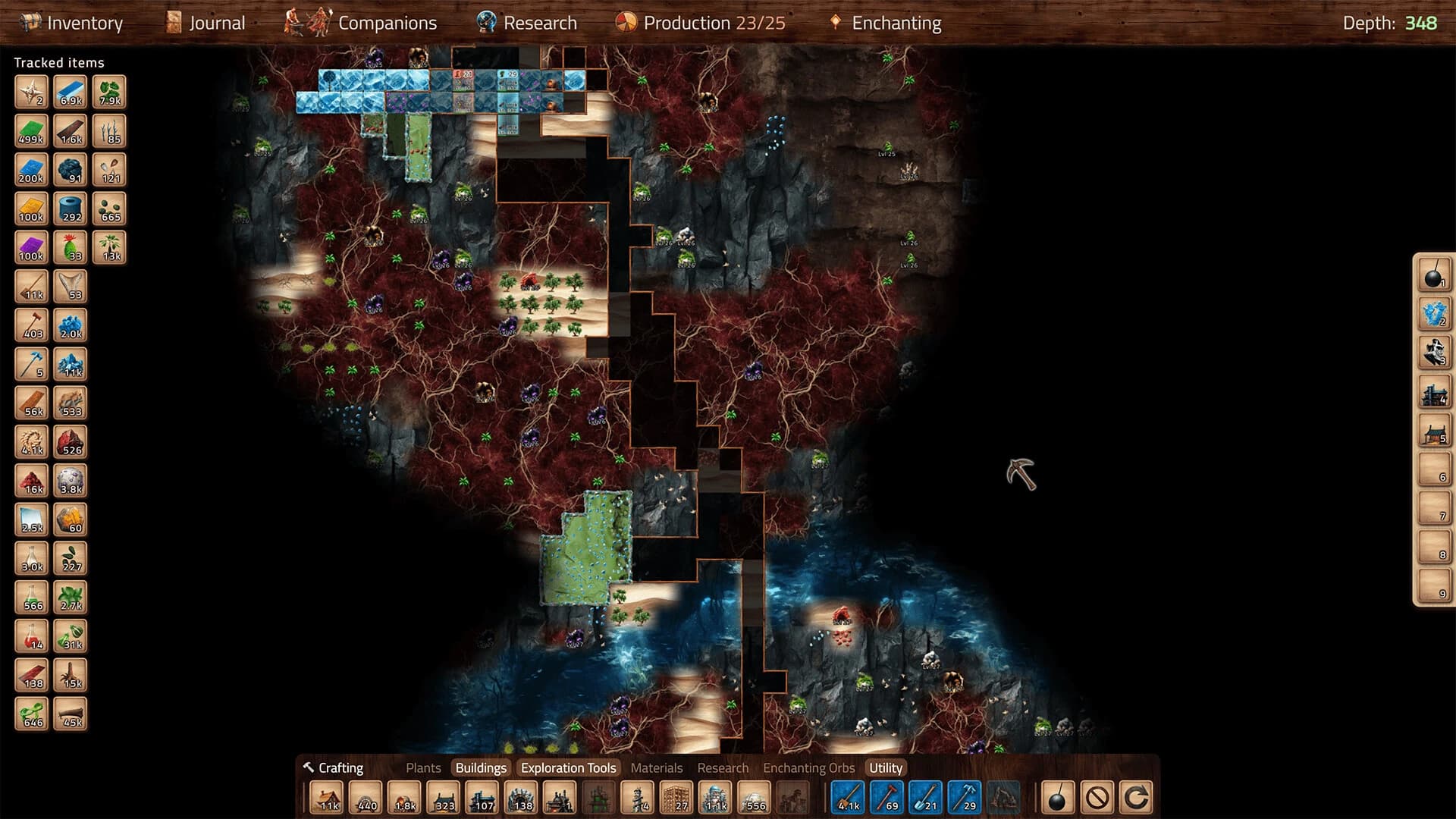Switch to the Enchanting Orbs crafting tab

coord(809,767)
